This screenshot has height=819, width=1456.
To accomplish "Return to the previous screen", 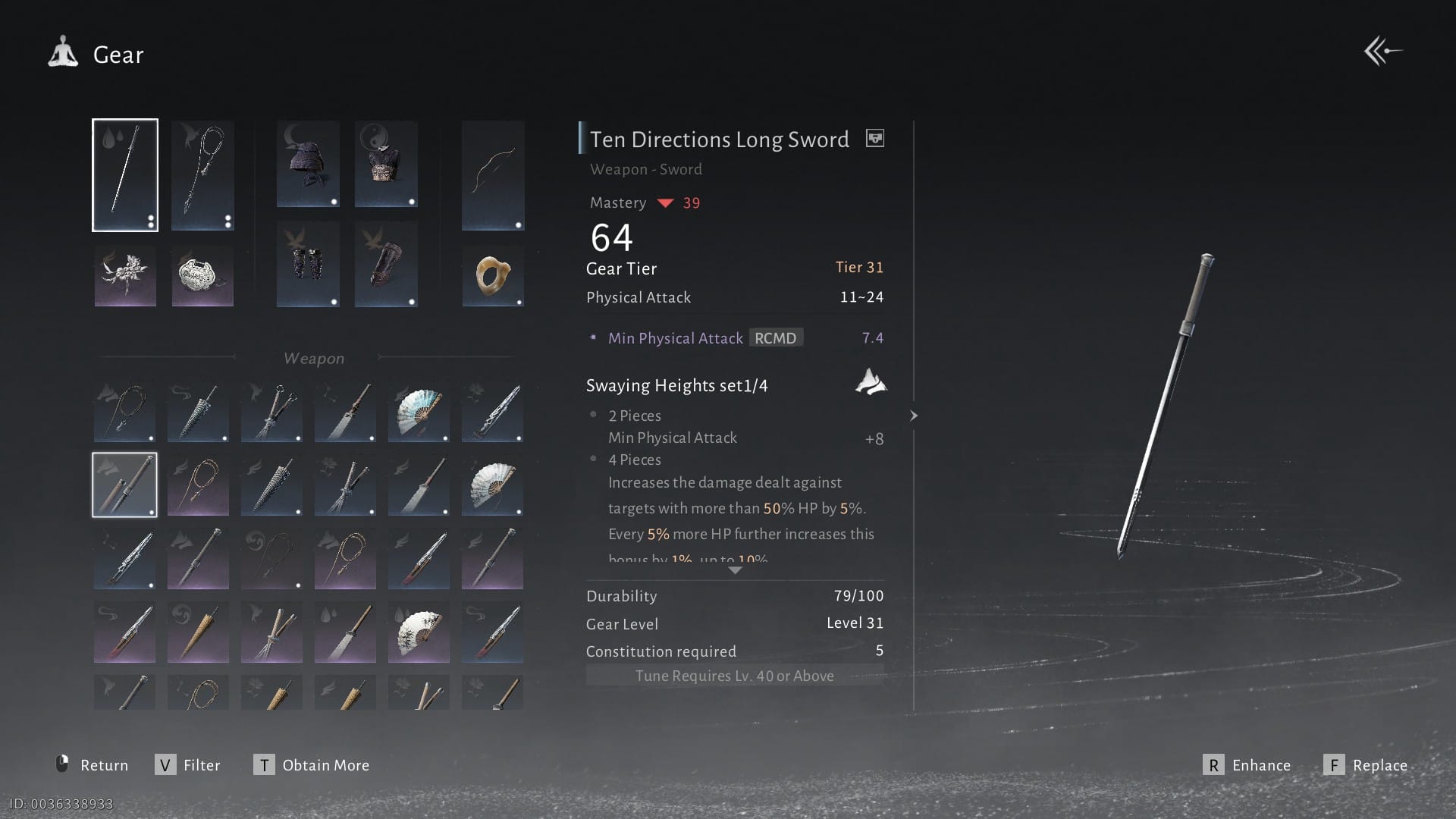I will 93,765.
